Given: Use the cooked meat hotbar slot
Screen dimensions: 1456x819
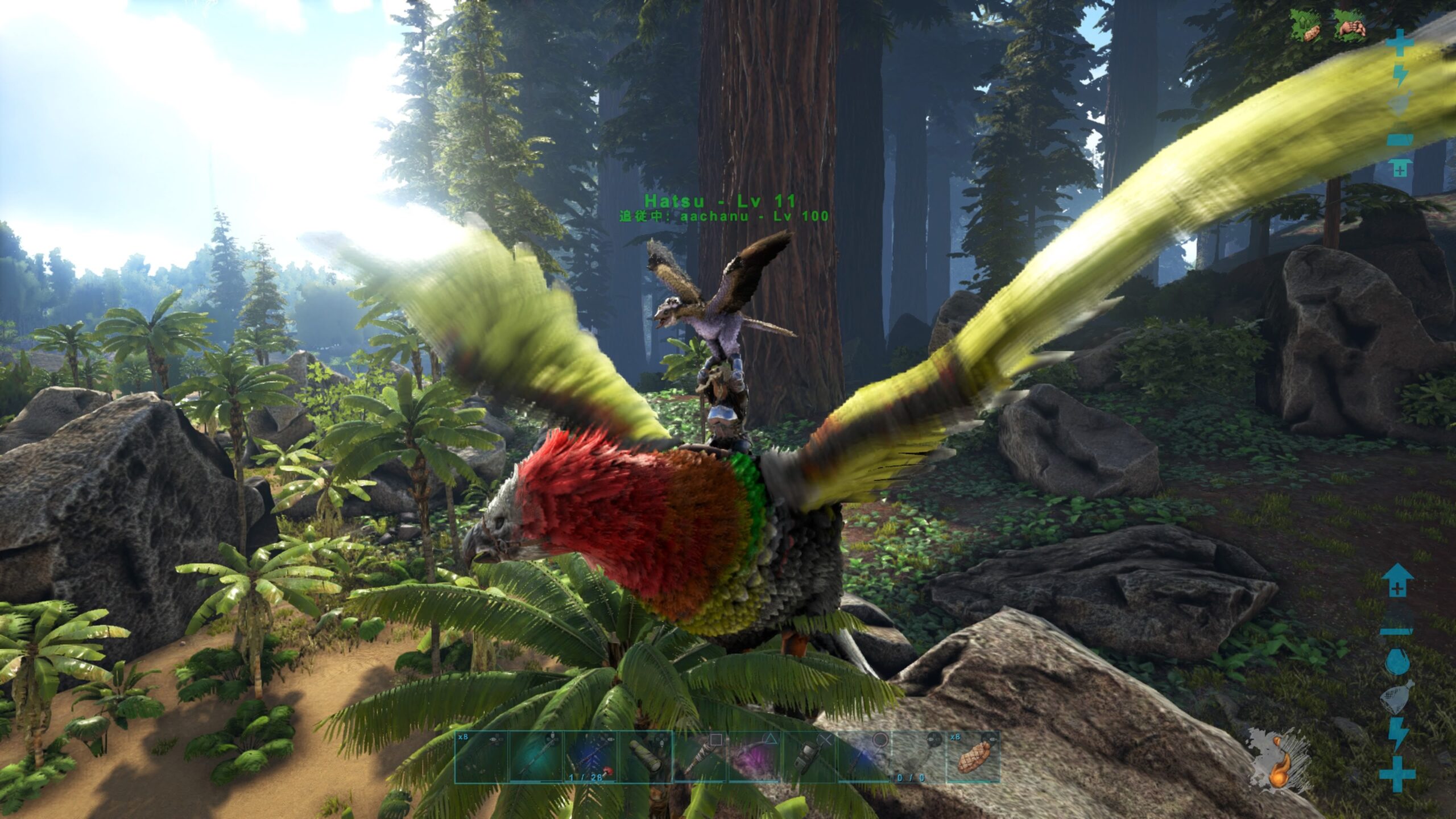Looking at the screenshot, I should tap(973, 757).
